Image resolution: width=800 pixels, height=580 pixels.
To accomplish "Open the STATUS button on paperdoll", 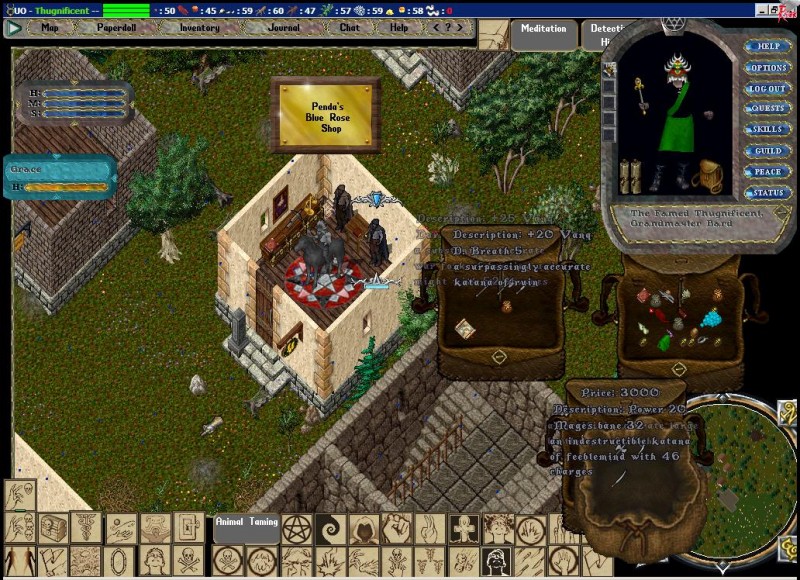I will point(767,192).
